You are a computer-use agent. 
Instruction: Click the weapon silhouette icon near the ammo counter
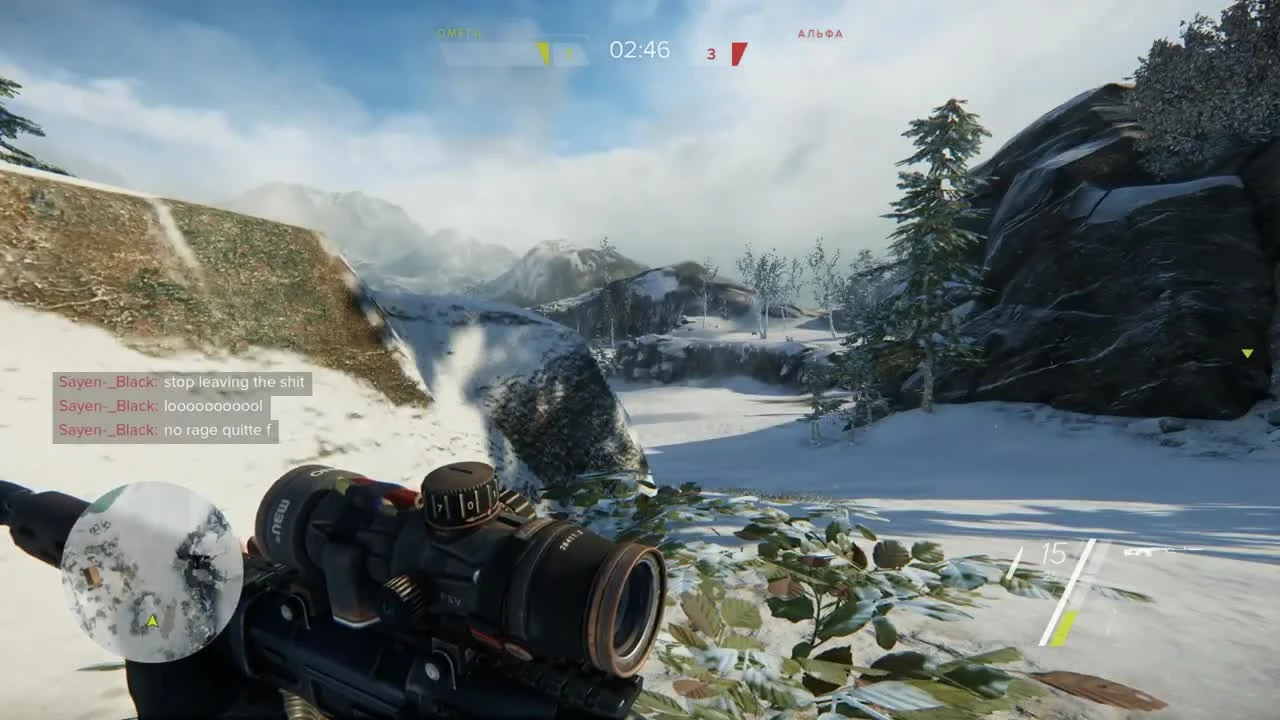click(x=1140, y=550)
